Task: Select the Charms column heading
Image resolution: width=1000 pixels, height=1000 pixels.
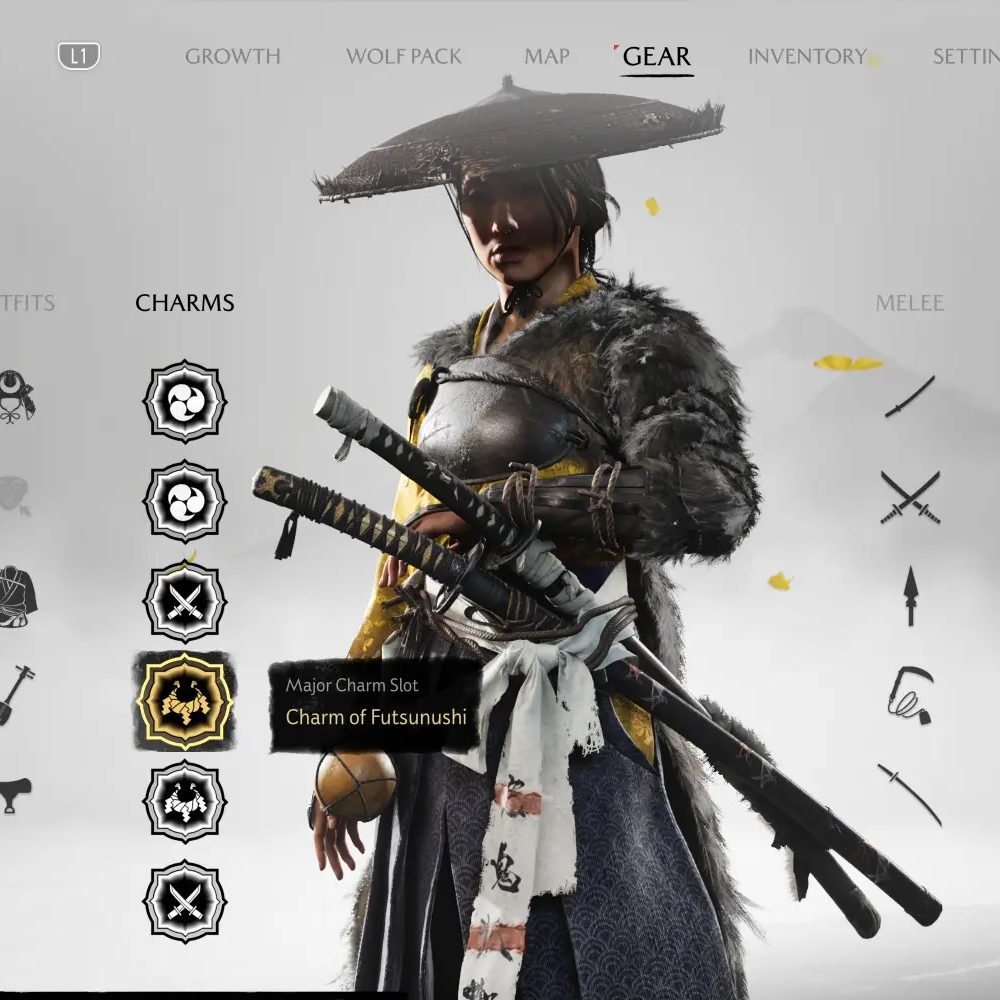Action: (x=185, y=303)
